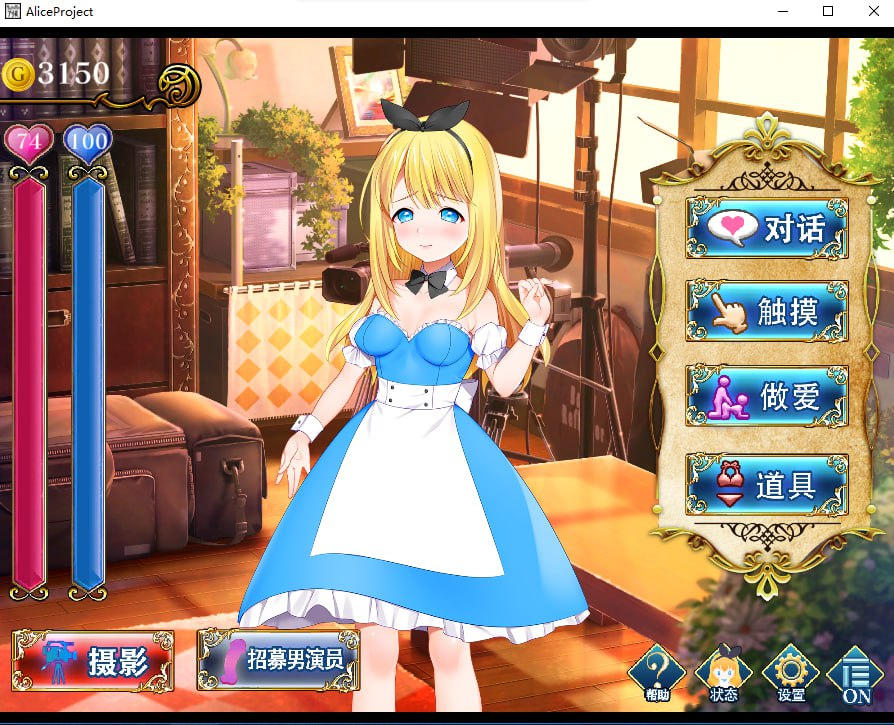
Task: Open the 设置 settings gear
Action: (x=790, y=673)
